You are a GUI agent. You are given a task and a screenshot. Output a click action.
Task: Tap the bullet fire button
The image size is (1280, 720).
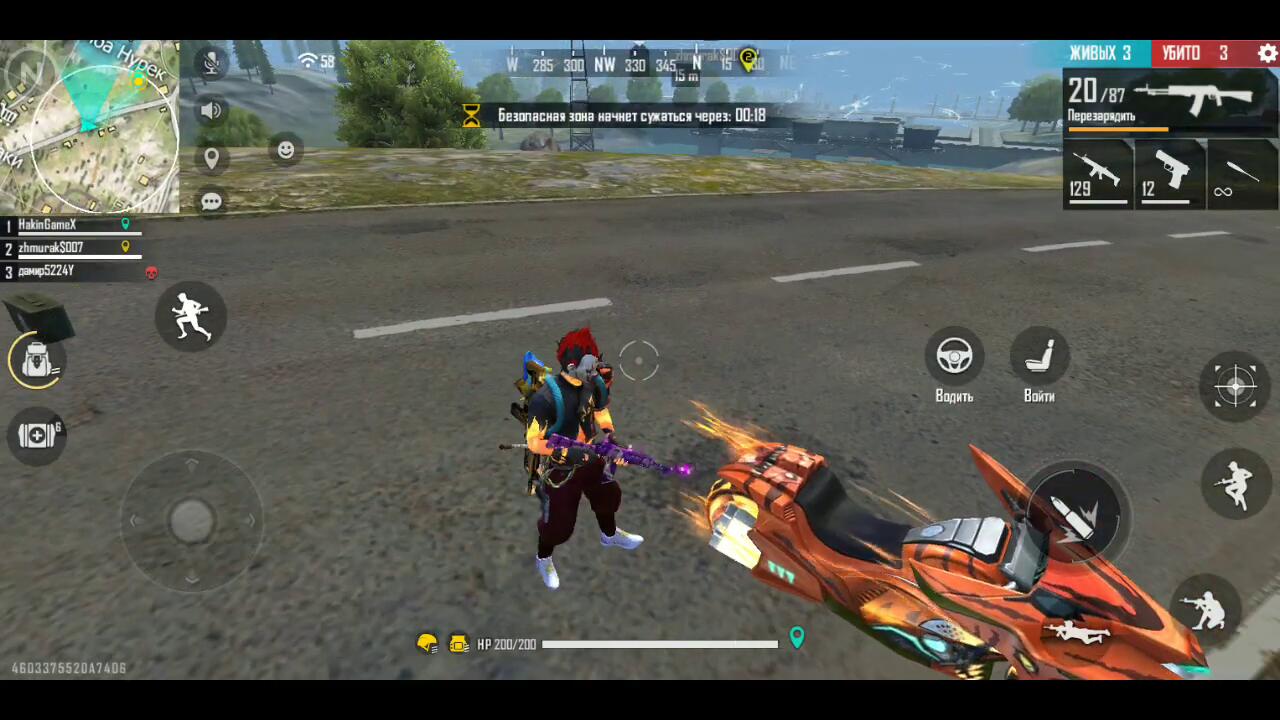click(1075, 513)
